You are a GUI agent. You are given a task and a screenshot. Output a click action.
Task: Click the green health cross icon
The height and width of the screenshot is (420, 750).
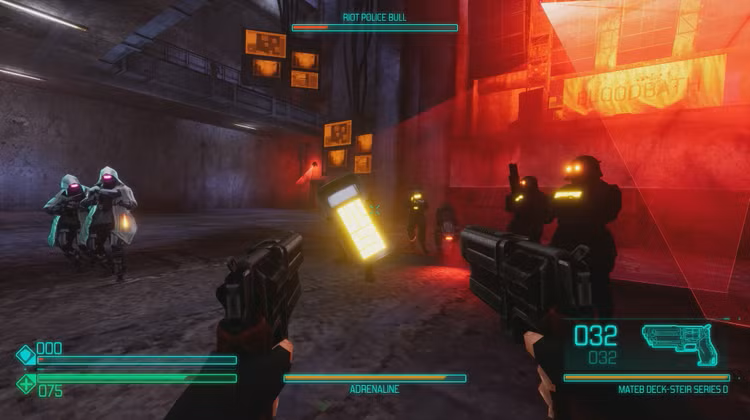[25, 383]
